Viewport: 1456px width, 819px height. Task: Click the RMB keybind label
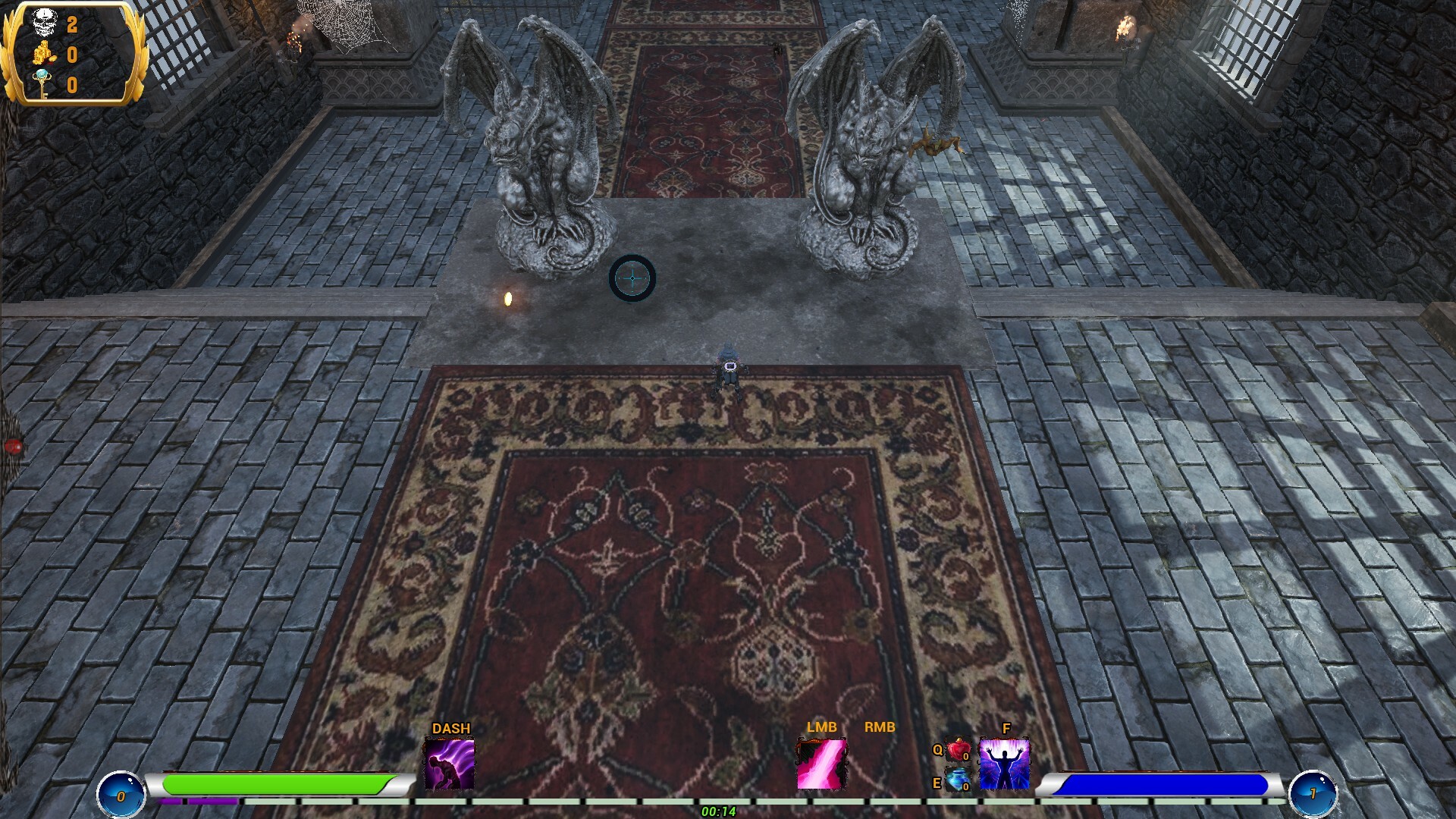point(879,727)
